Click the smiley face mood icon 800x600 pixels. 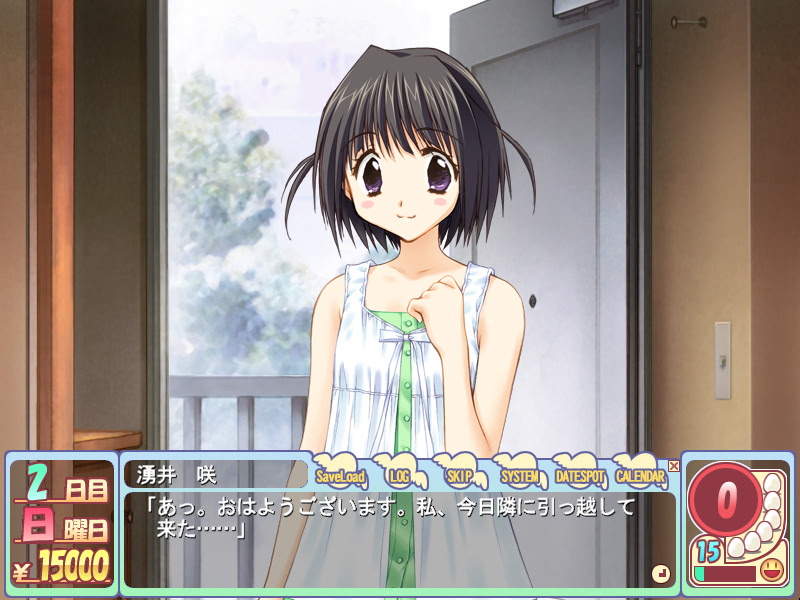(771, 572)
